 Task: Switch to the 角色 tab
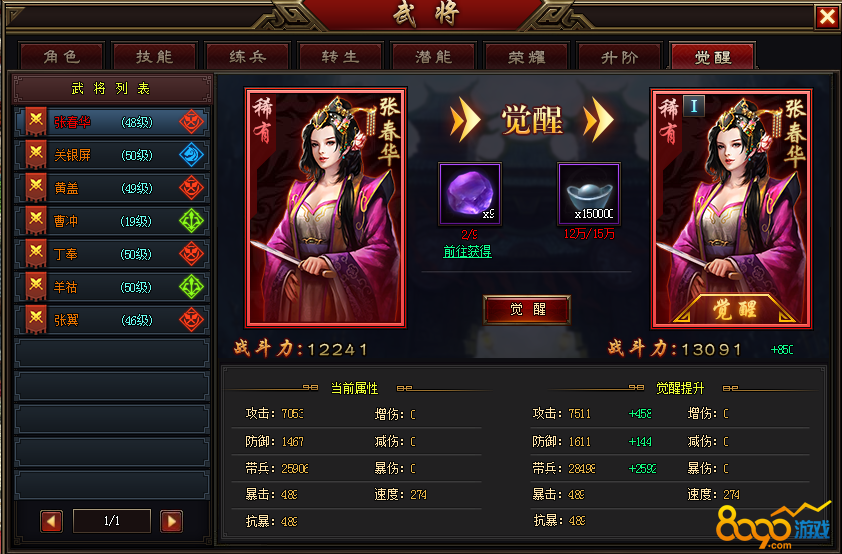pos(60,57)
